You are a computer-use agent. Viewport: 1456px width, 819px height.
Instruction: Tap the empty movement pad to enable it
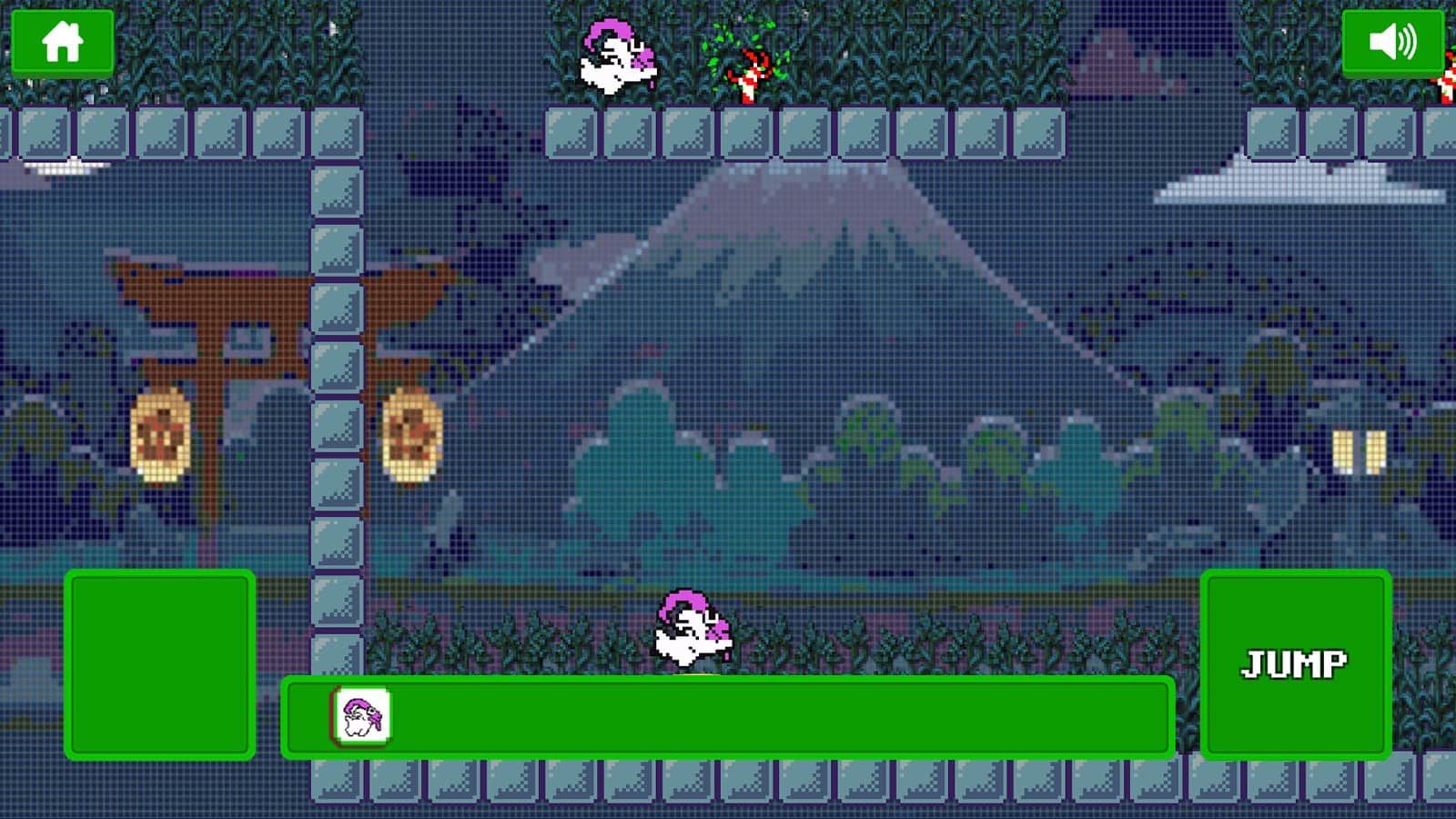pos(160,664)
